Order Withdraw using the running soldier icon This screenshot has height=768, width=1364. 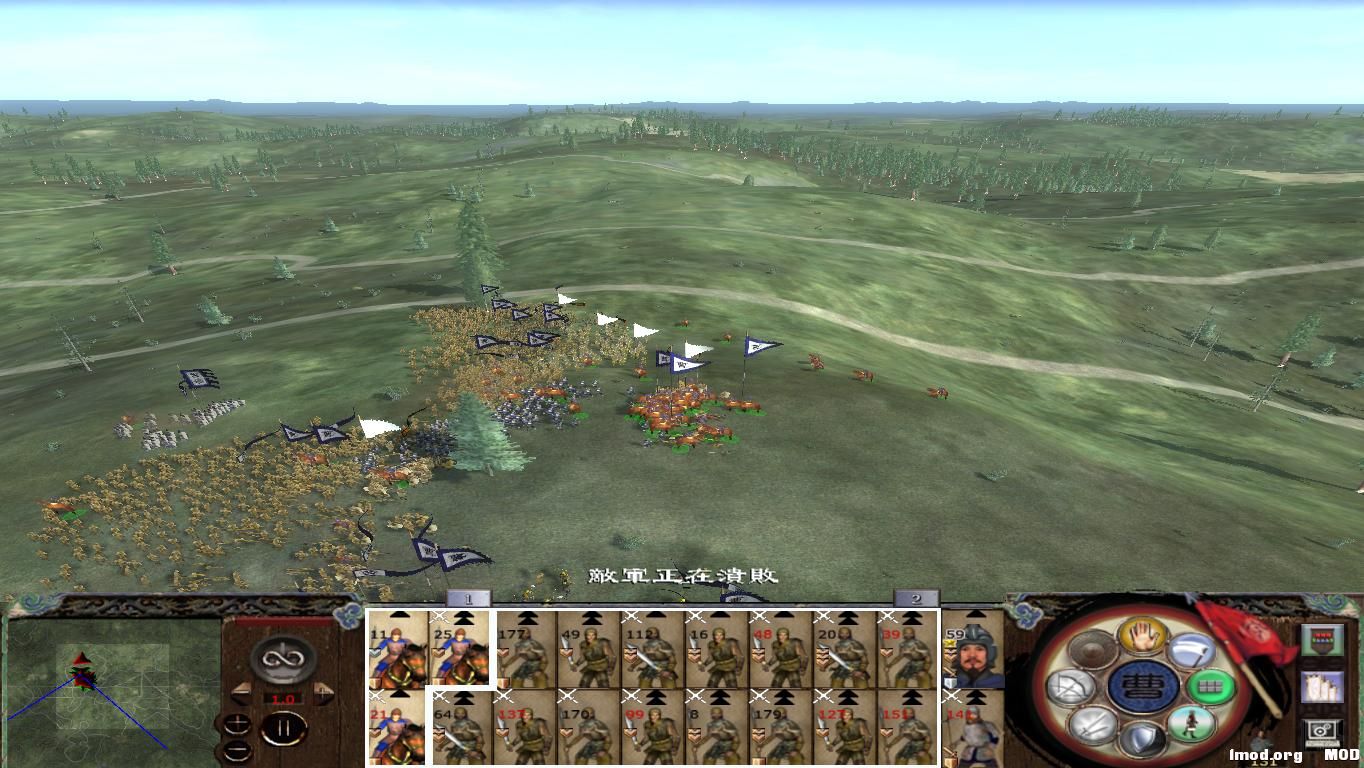1192,725
